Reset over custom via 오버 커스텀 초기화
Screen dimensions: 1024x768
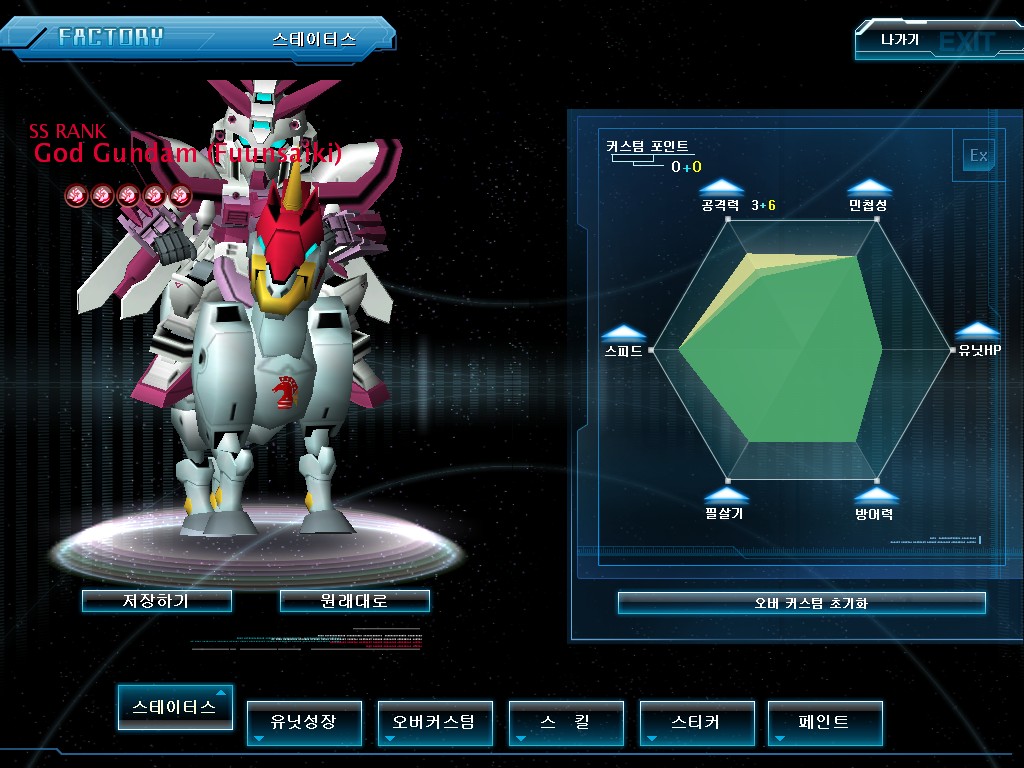click(801, 603)
